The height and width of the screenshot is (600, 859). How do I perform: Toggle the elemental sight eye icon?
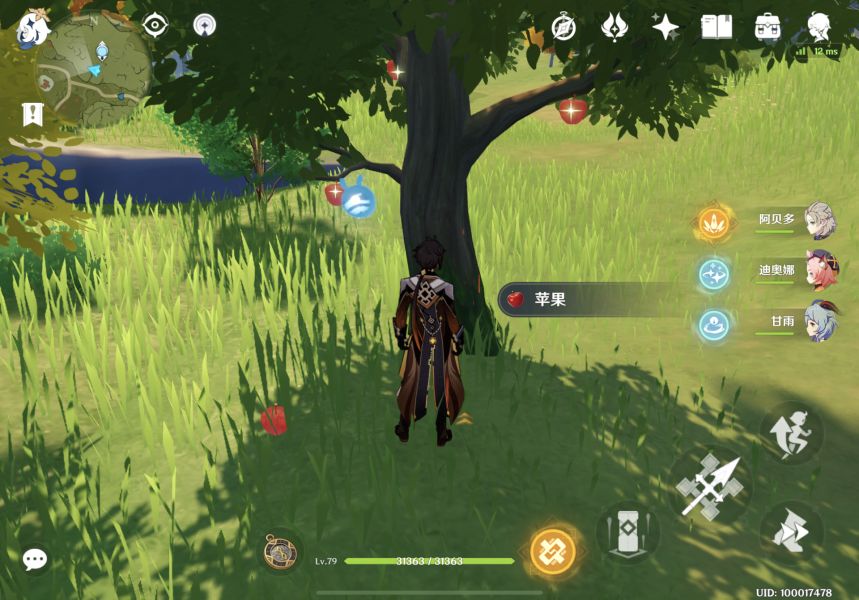[x=155, y=25]
